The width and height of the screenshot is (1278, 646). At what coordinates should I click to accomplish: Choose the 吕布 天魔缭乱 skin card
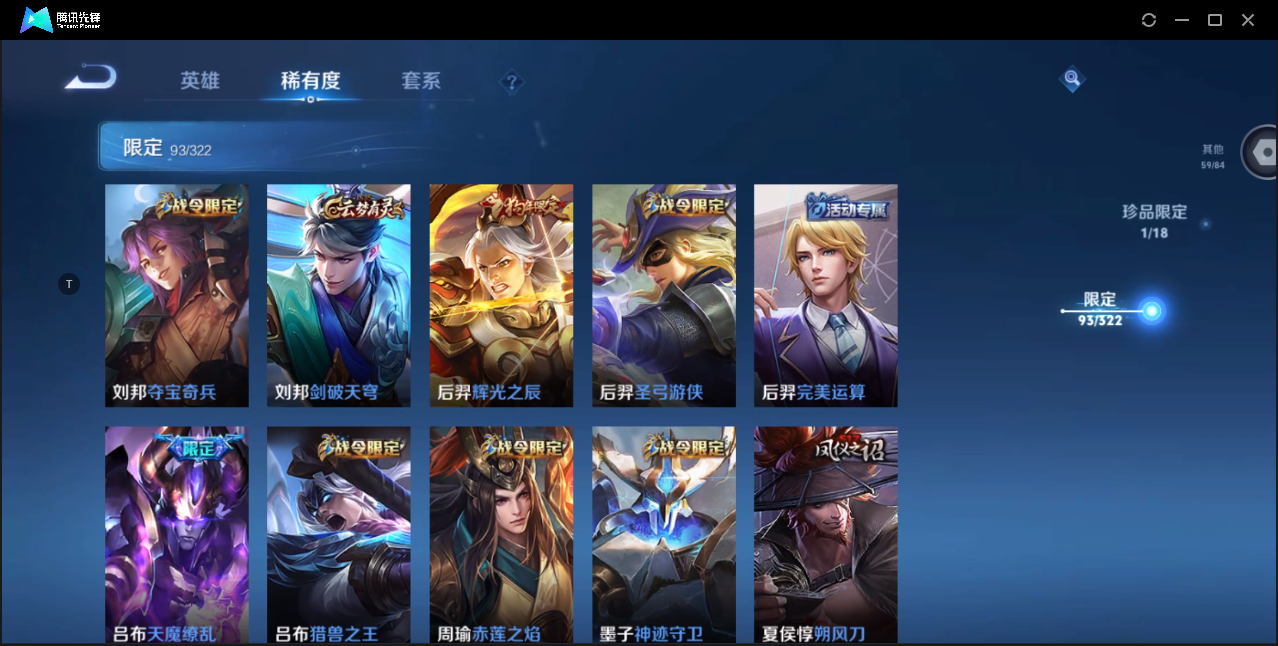pos(177,535)
